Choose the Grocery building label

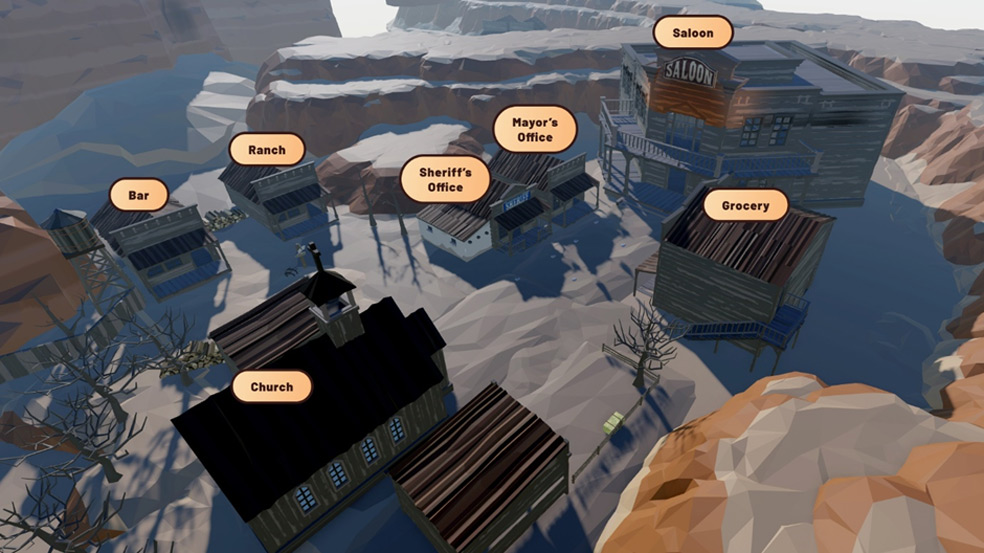click(x=746, y=207)
